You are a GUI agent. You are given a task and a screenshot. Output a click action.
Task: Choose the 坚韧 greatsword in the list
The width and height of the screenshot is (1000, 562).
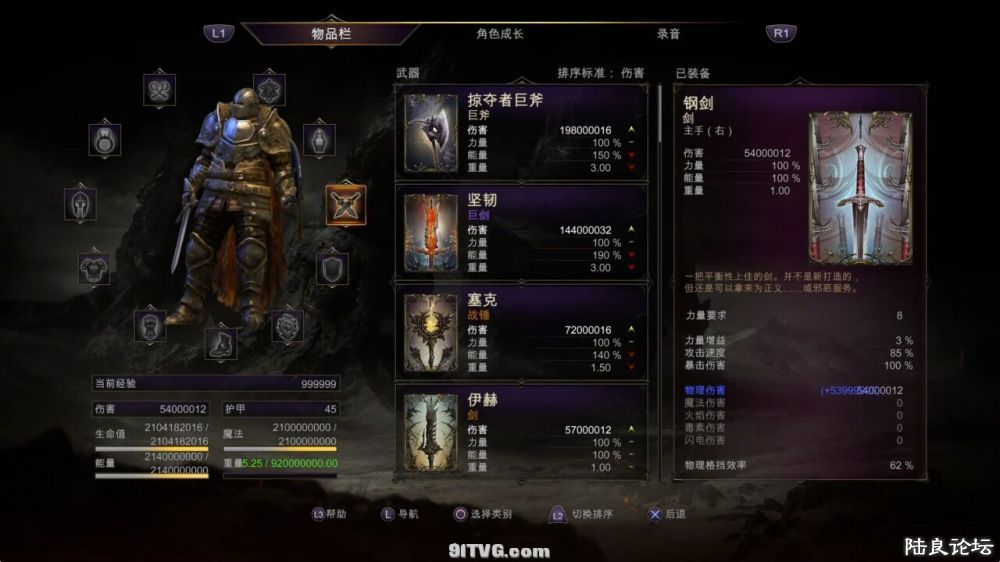[524, 232]
